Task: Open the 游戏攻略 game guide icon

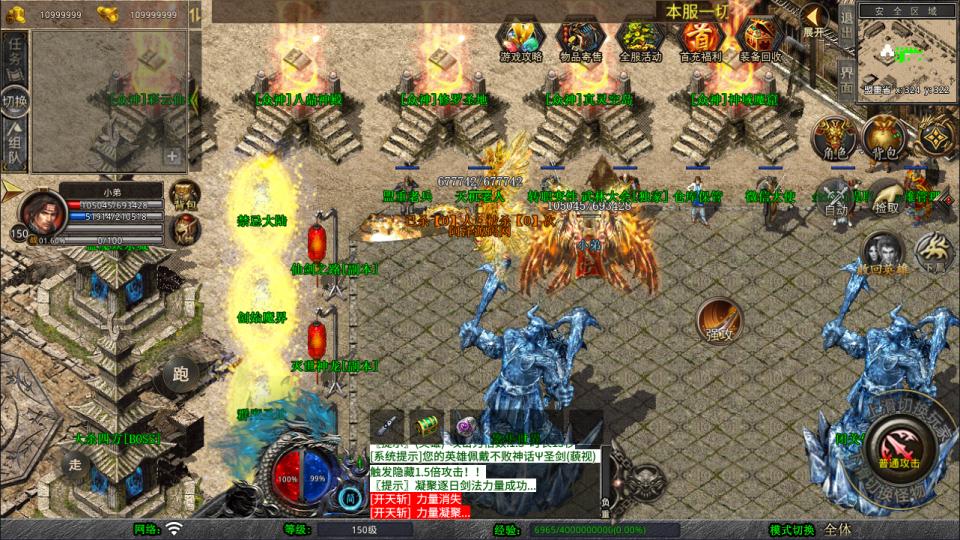Action: tap(521, 40)
